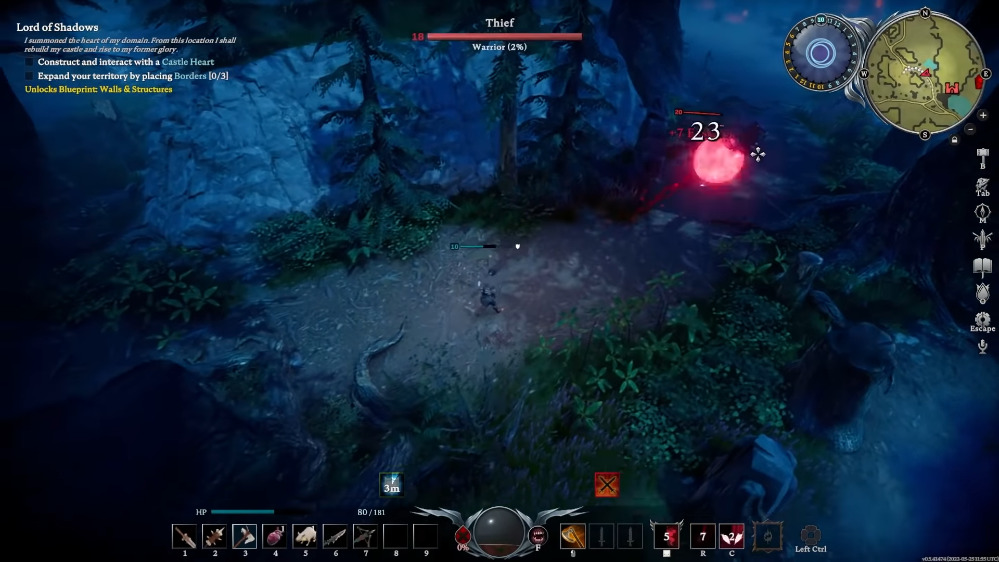Activate the red spell ability bound to R

pos(703,536)
